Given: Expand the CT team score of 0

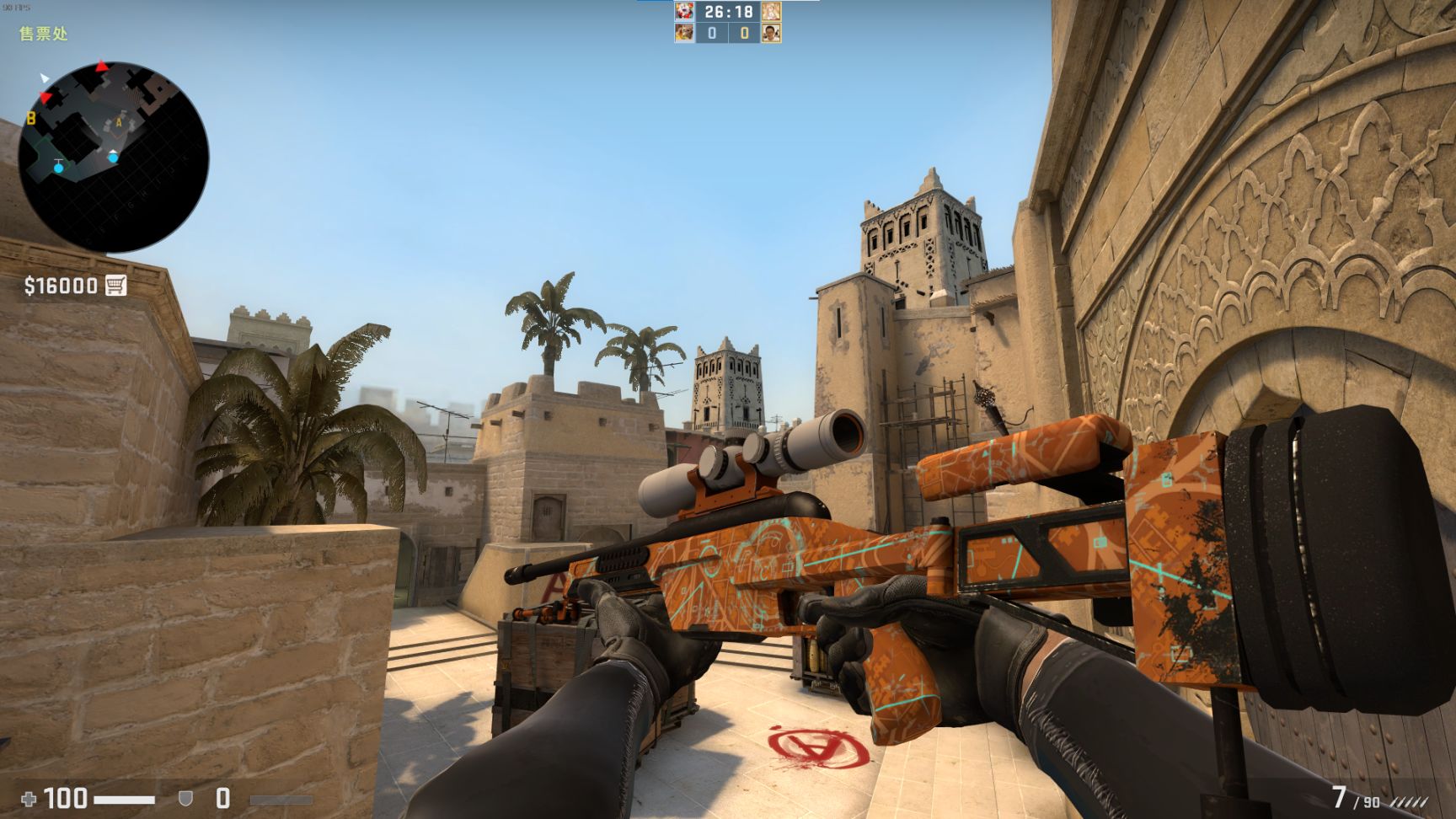Looking at the screenshot, I should [x=710, y=34].
